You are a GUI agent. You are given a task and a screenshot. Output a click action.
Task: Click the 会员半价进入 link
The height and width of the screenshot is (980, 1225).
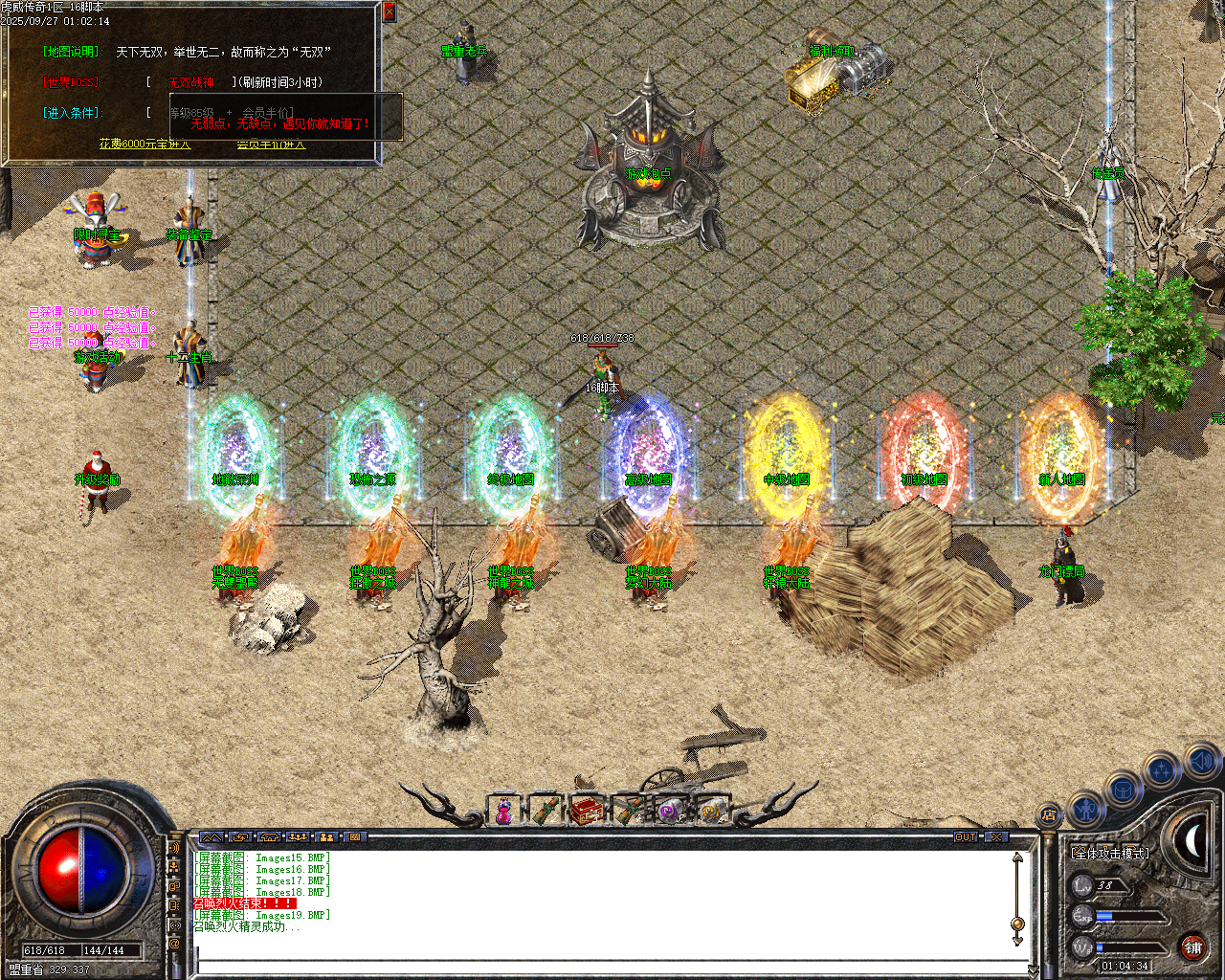[x=269, y=145]
